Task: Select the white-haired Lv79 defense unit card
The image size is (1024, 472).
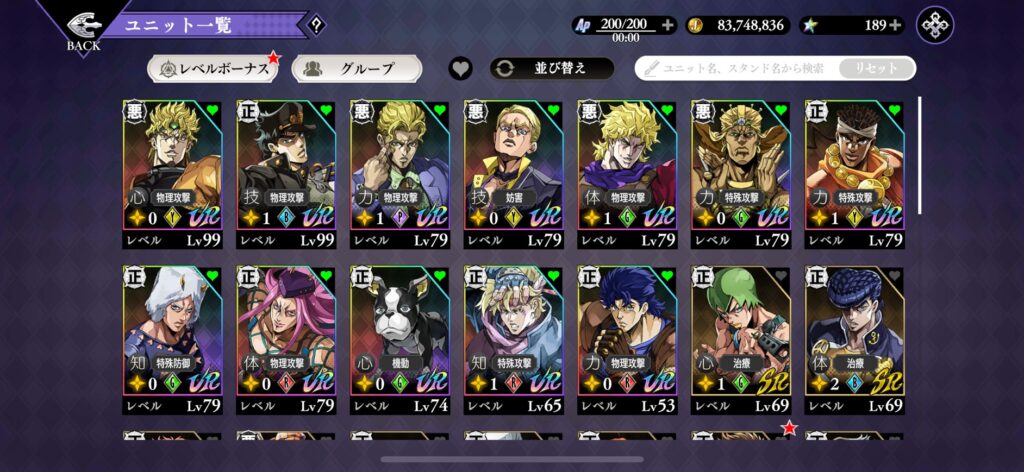Action: click(x=172, y=340)
